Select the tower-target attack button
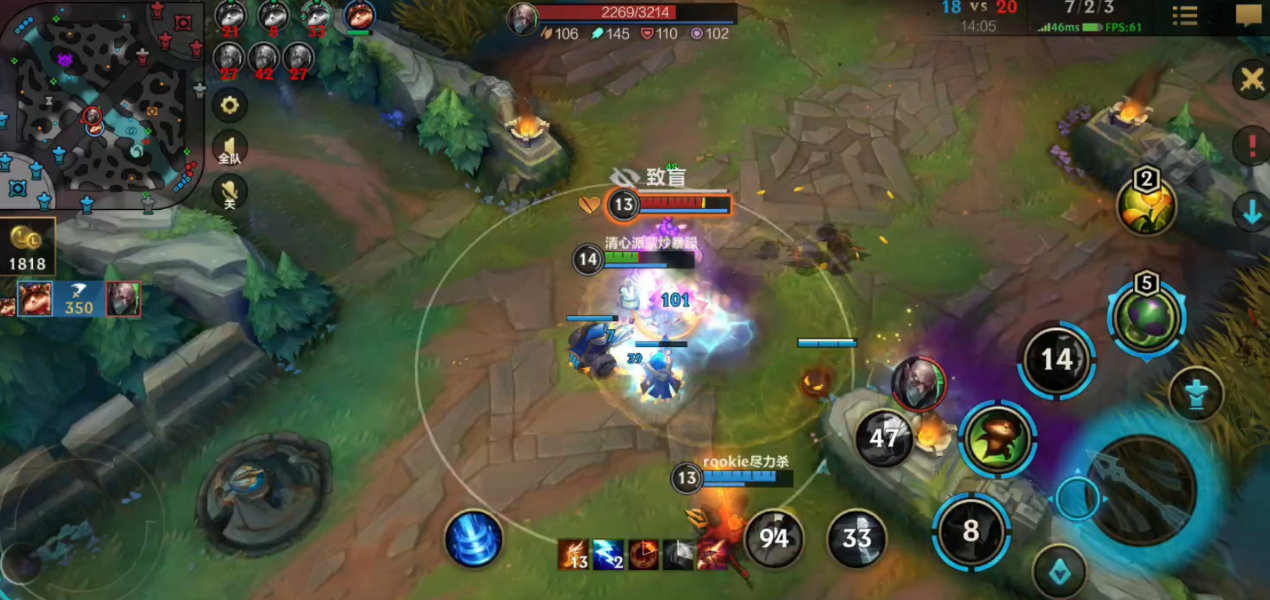 coord(1195,394)
